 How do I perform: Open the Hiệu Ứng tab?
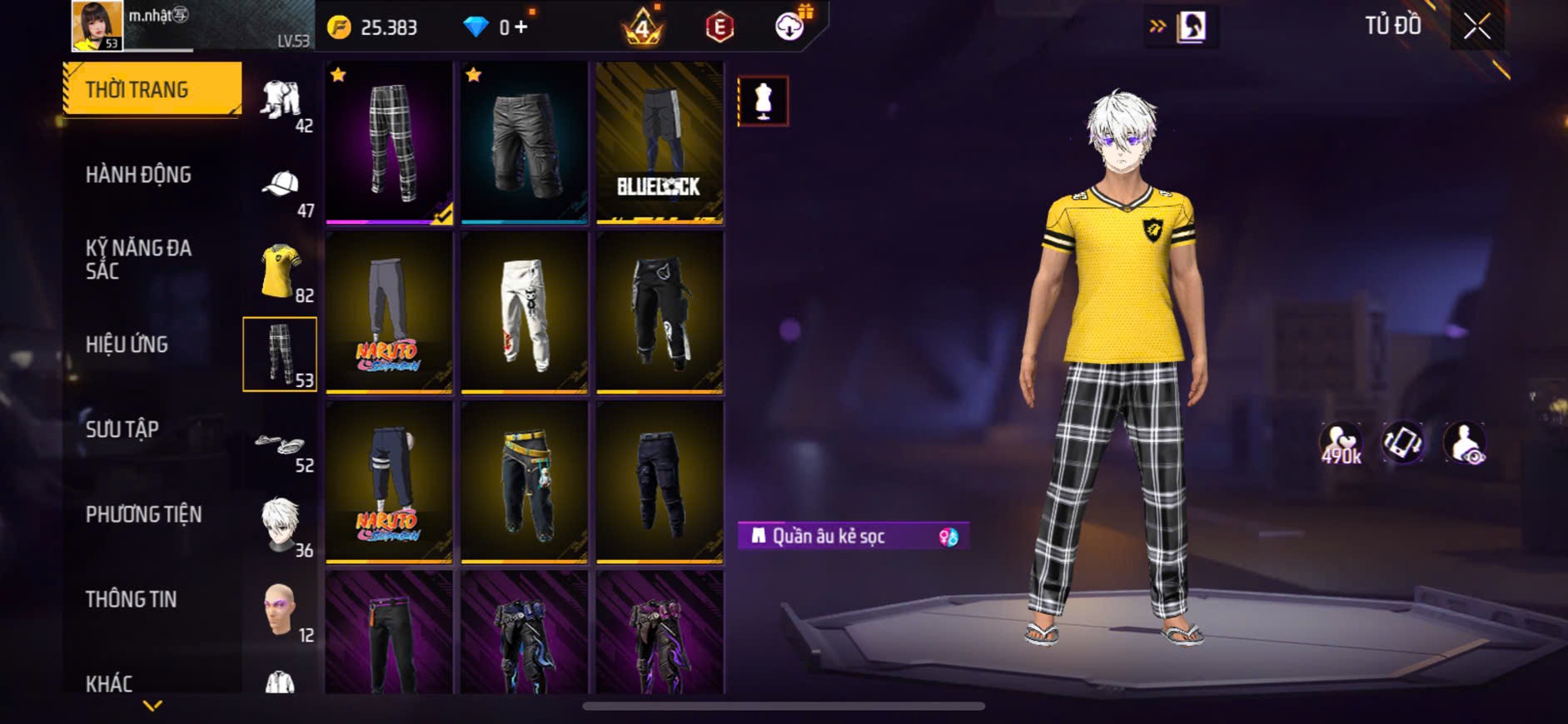127,345
